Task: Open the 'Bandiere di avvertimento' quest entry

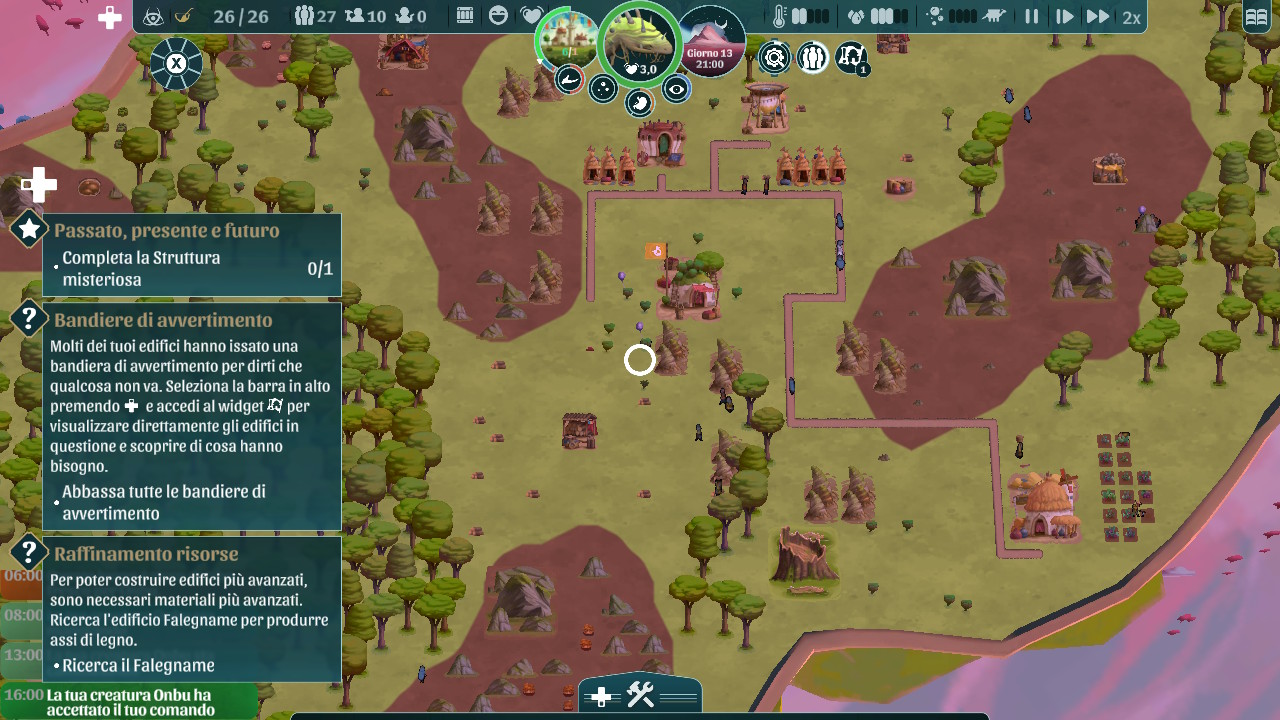Action: point(163,321)
